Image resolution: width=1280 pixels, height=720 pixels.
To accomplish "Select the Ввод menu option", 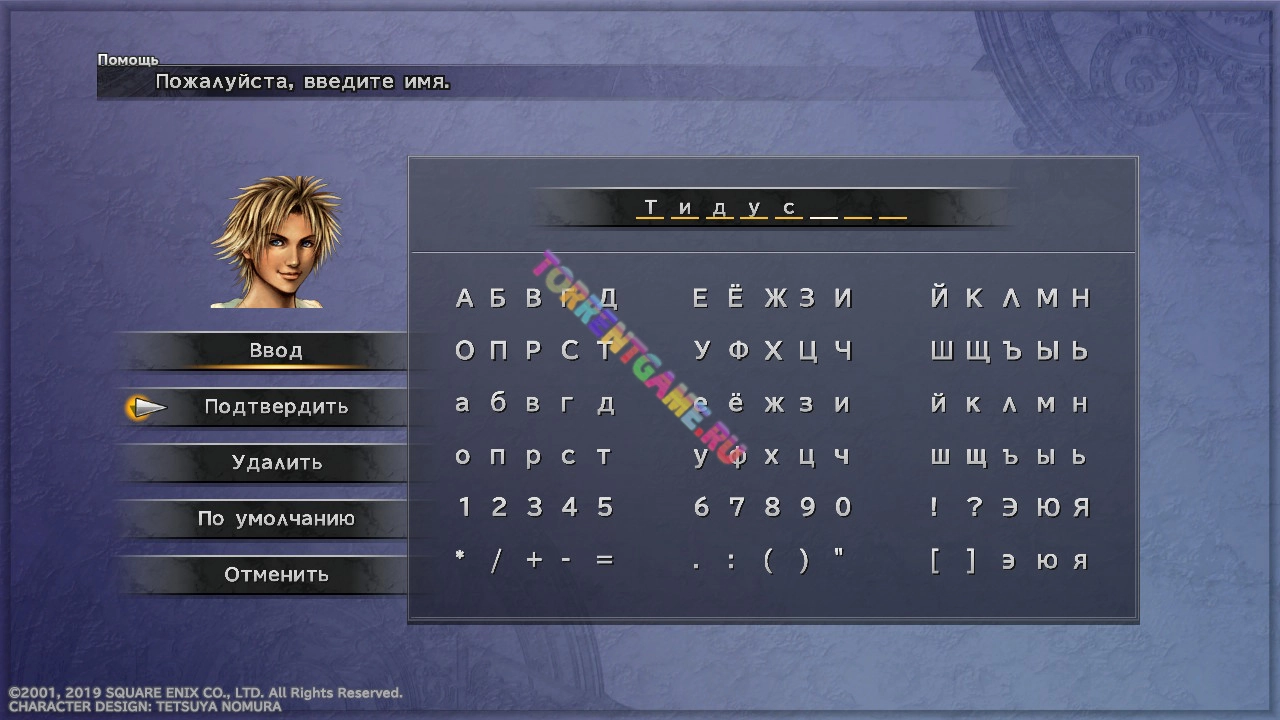I will pos(276,351).
